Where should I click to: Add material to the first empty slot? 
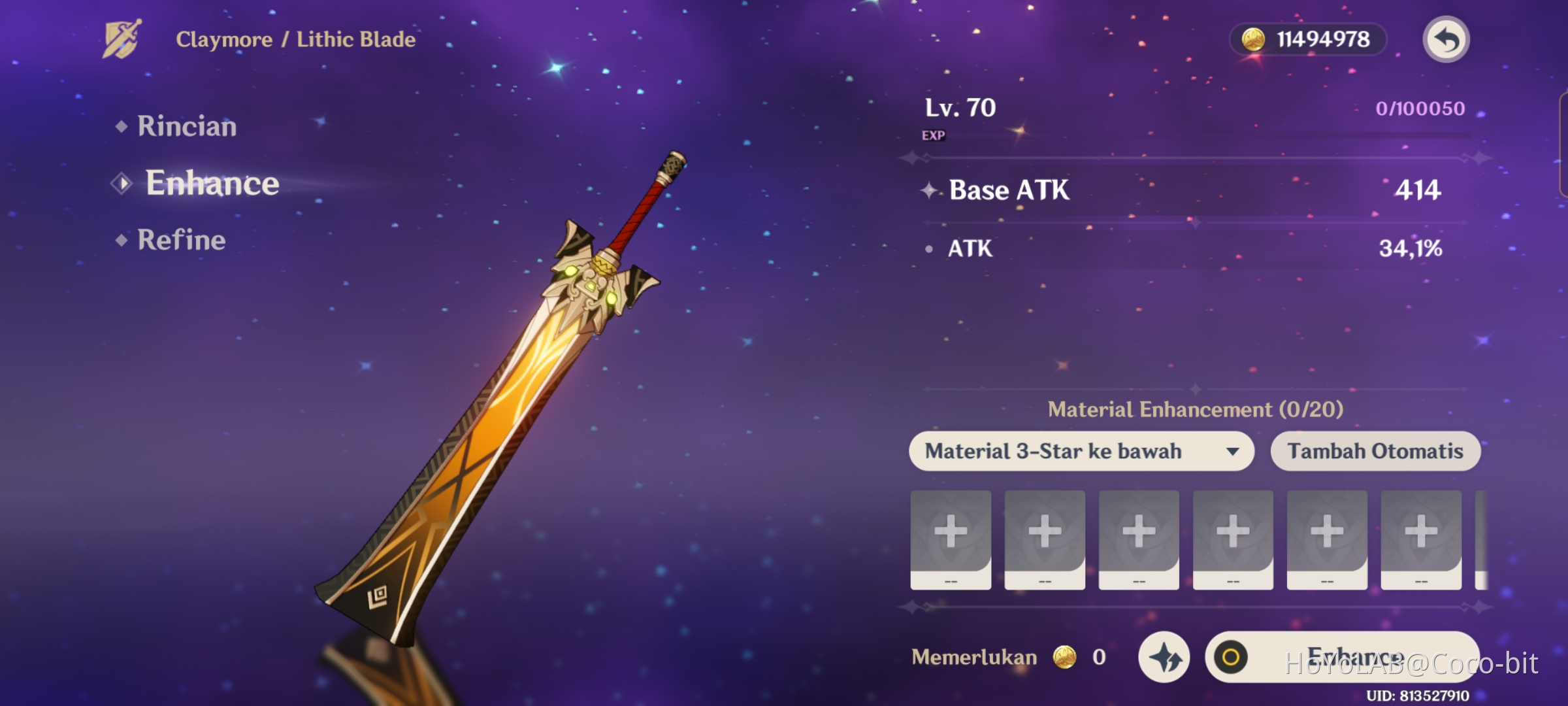[951, 539]
